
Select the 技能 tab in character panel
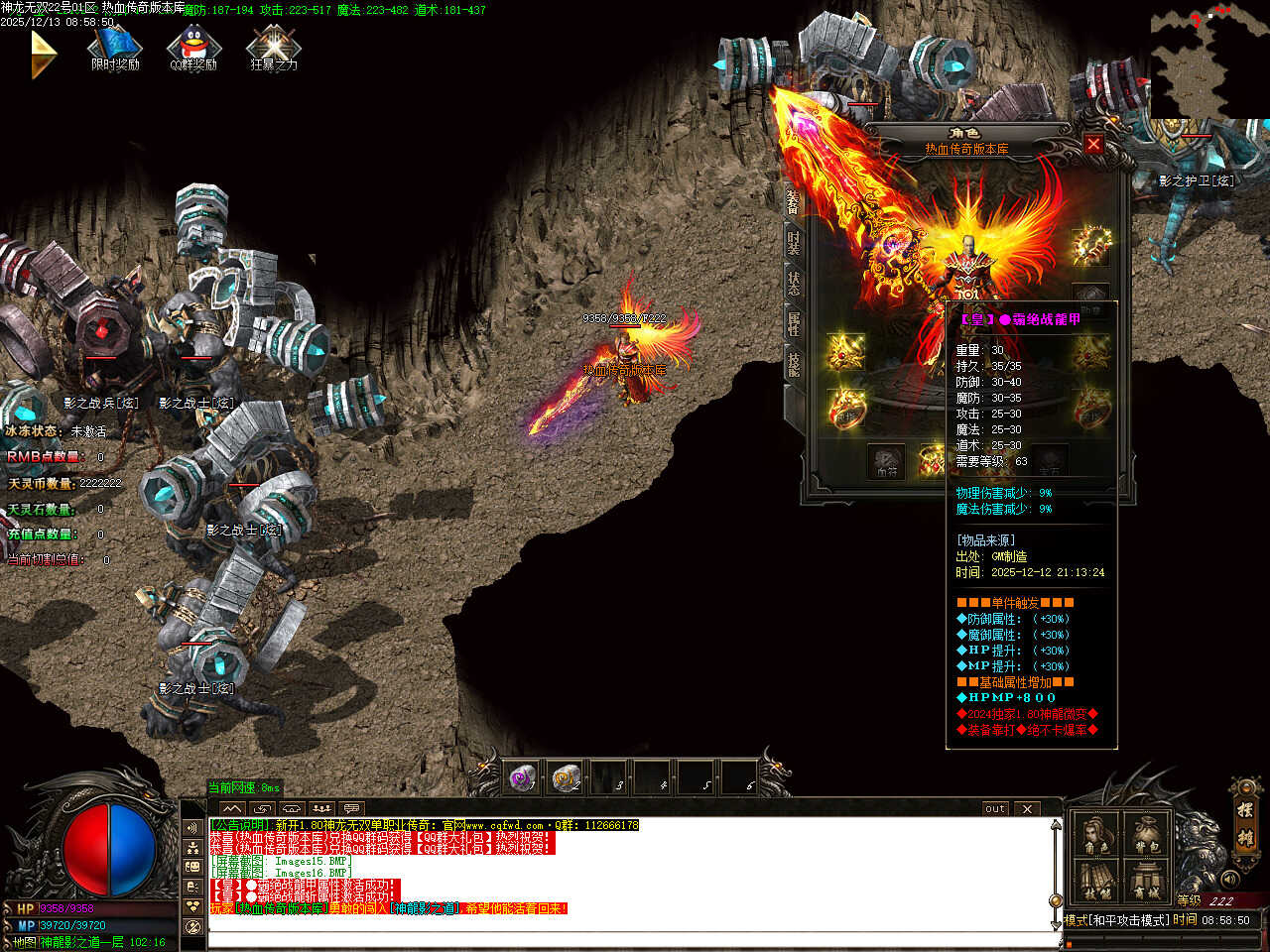coord(794,365)
